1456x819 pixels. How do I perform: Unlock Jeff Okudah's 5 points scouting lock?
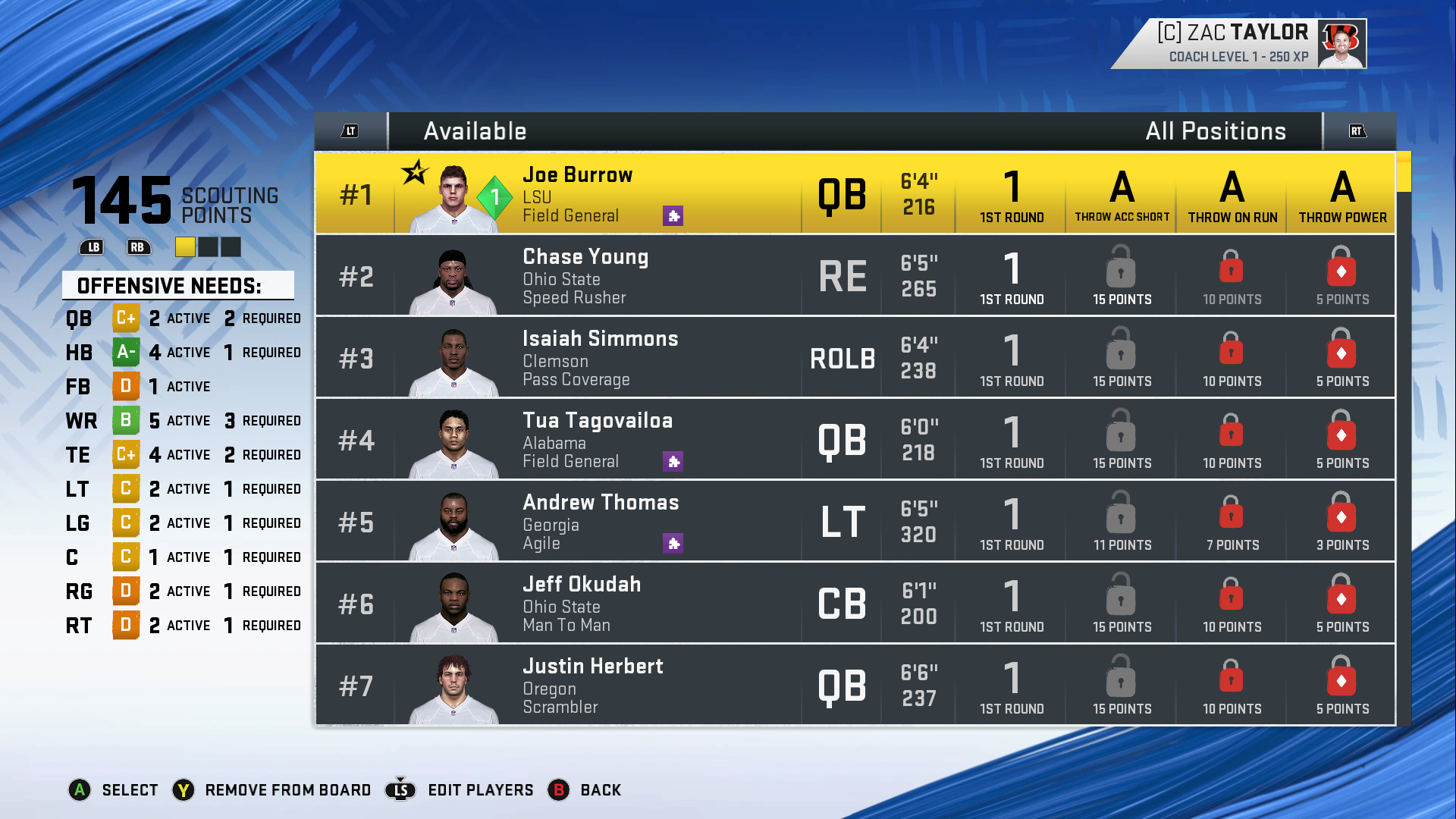[x=1341, y=596]
